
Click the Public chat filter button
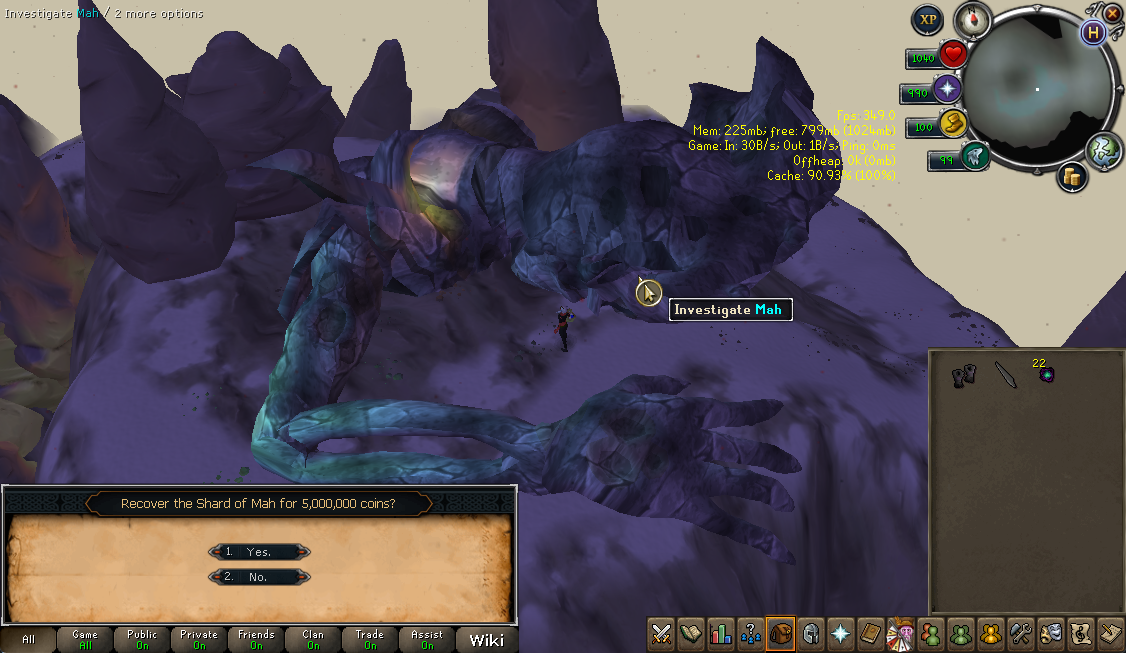[142, 640]
